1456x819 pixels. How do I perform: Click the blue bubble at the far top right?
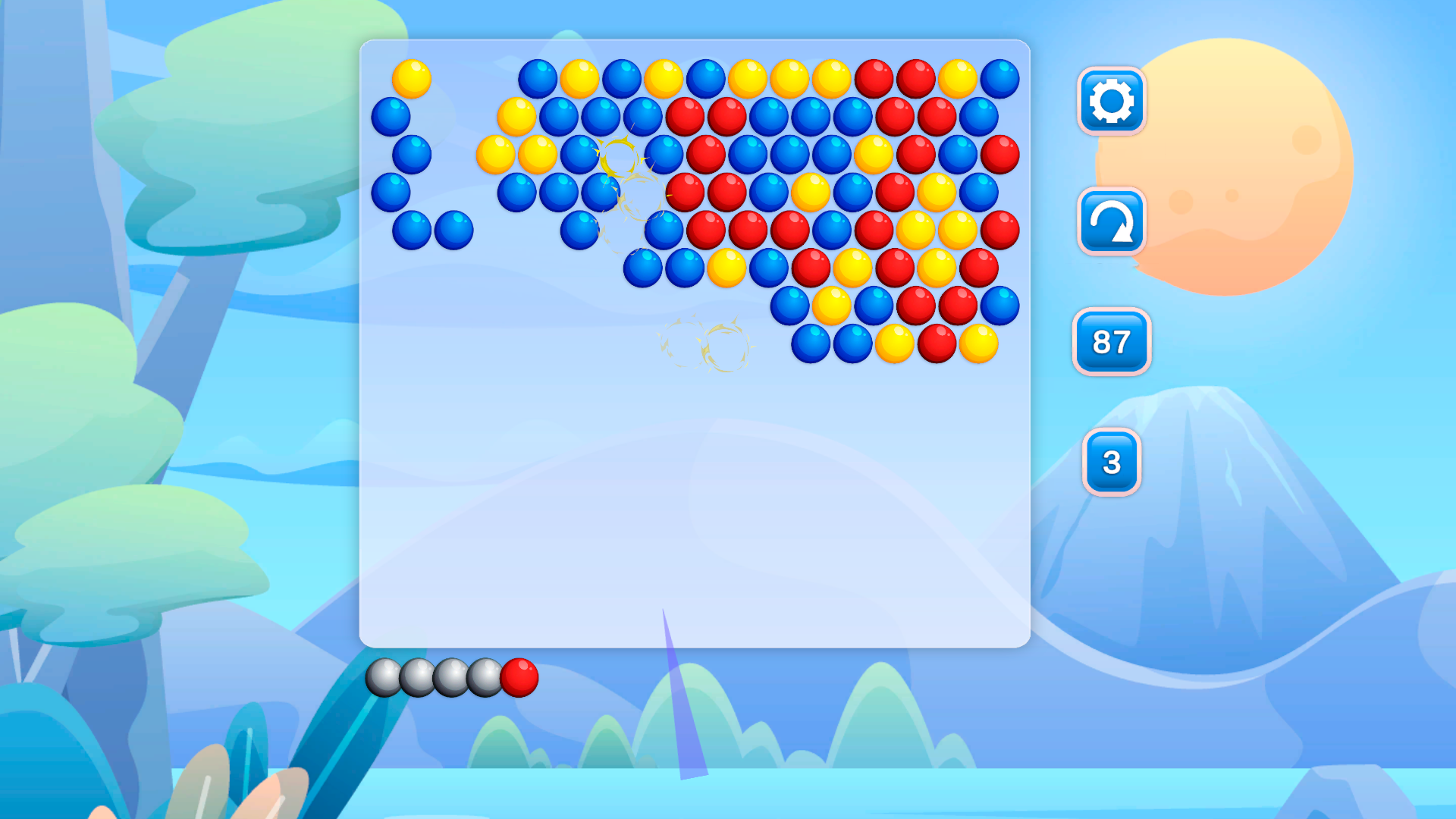[x=999, y=79]
